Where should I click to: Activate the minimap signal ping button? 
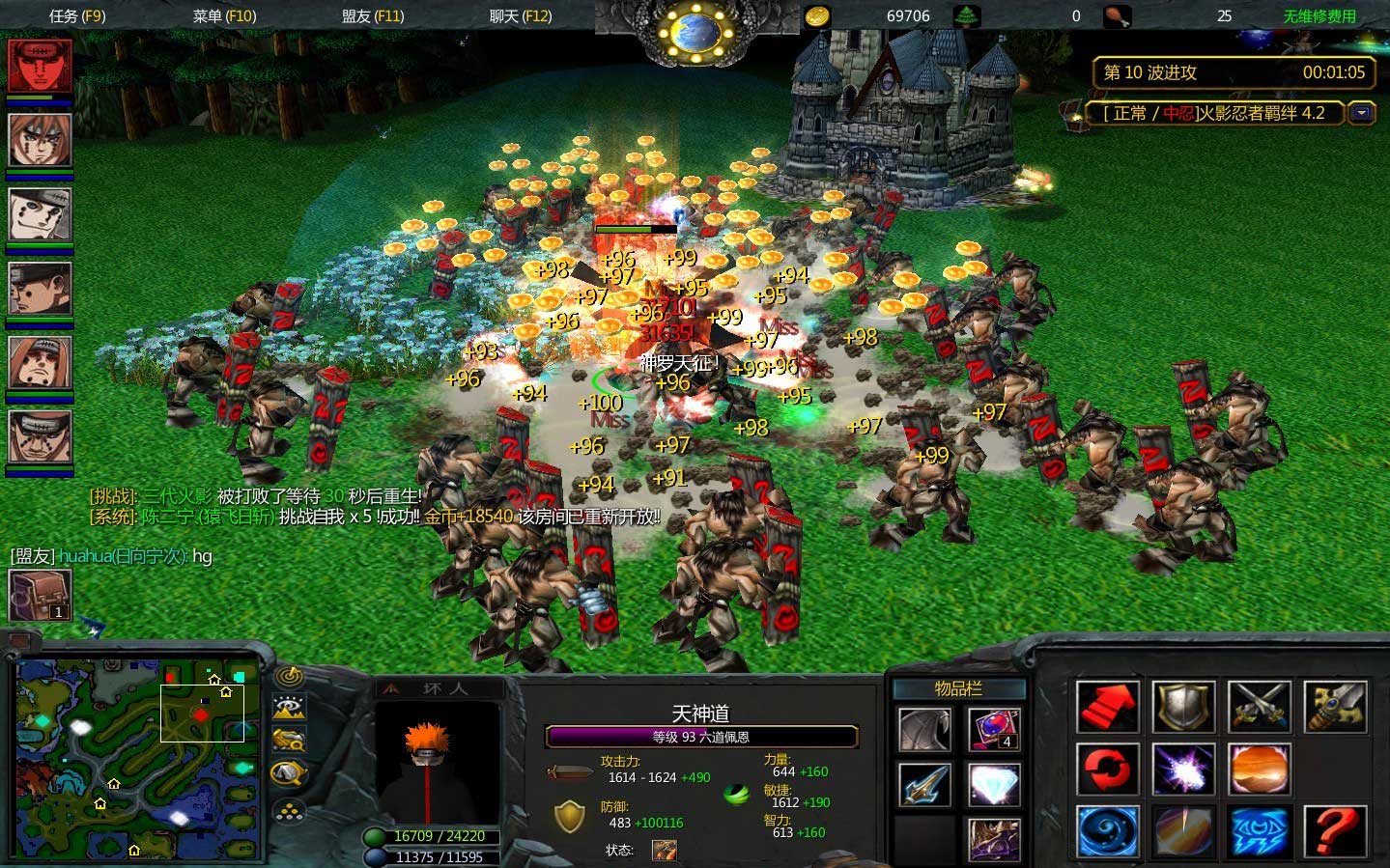click(x=289, y=677)
